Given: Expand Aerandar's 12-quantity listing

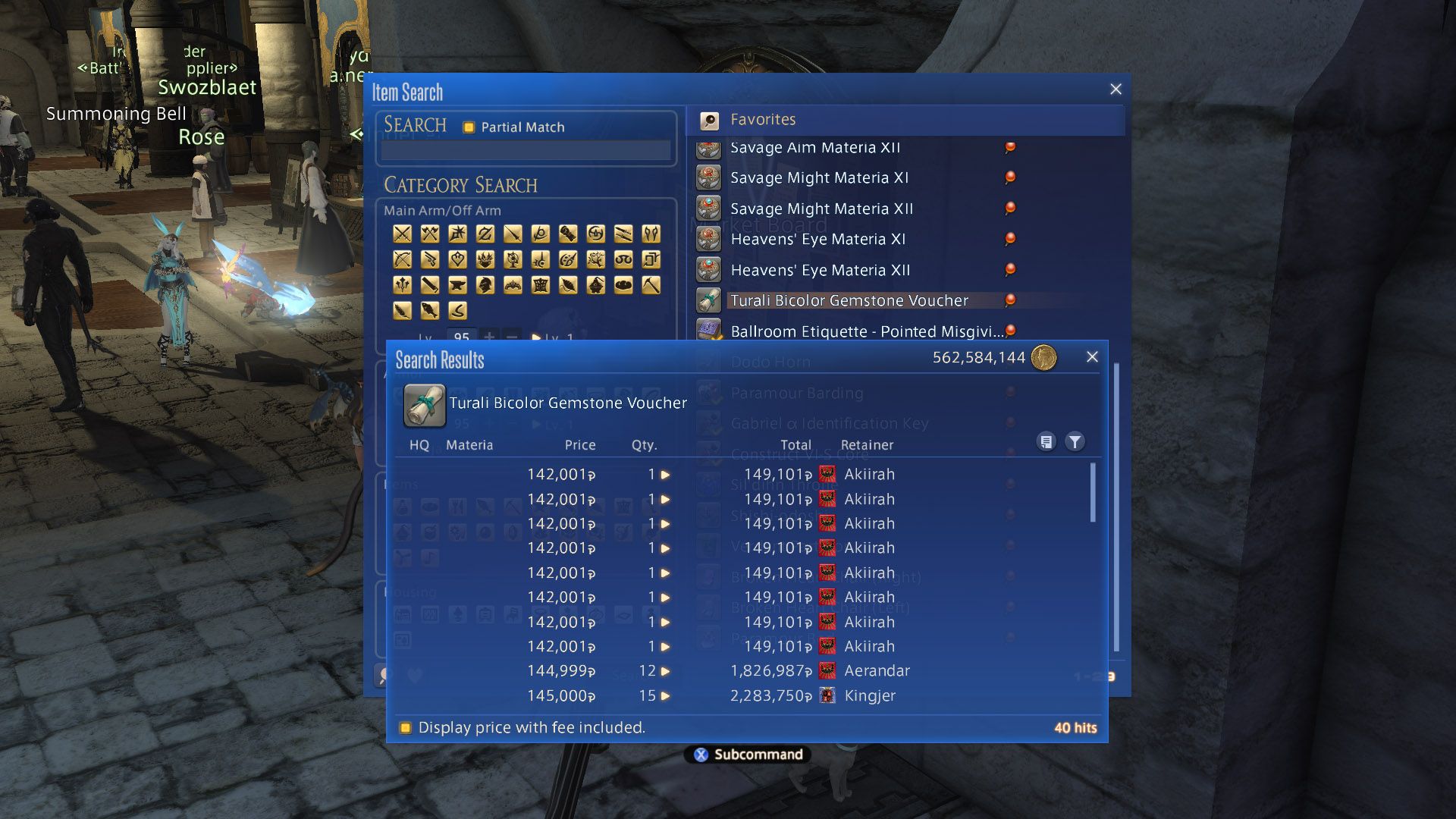Looking at the screenshot, I should click(x=665, y=671).
